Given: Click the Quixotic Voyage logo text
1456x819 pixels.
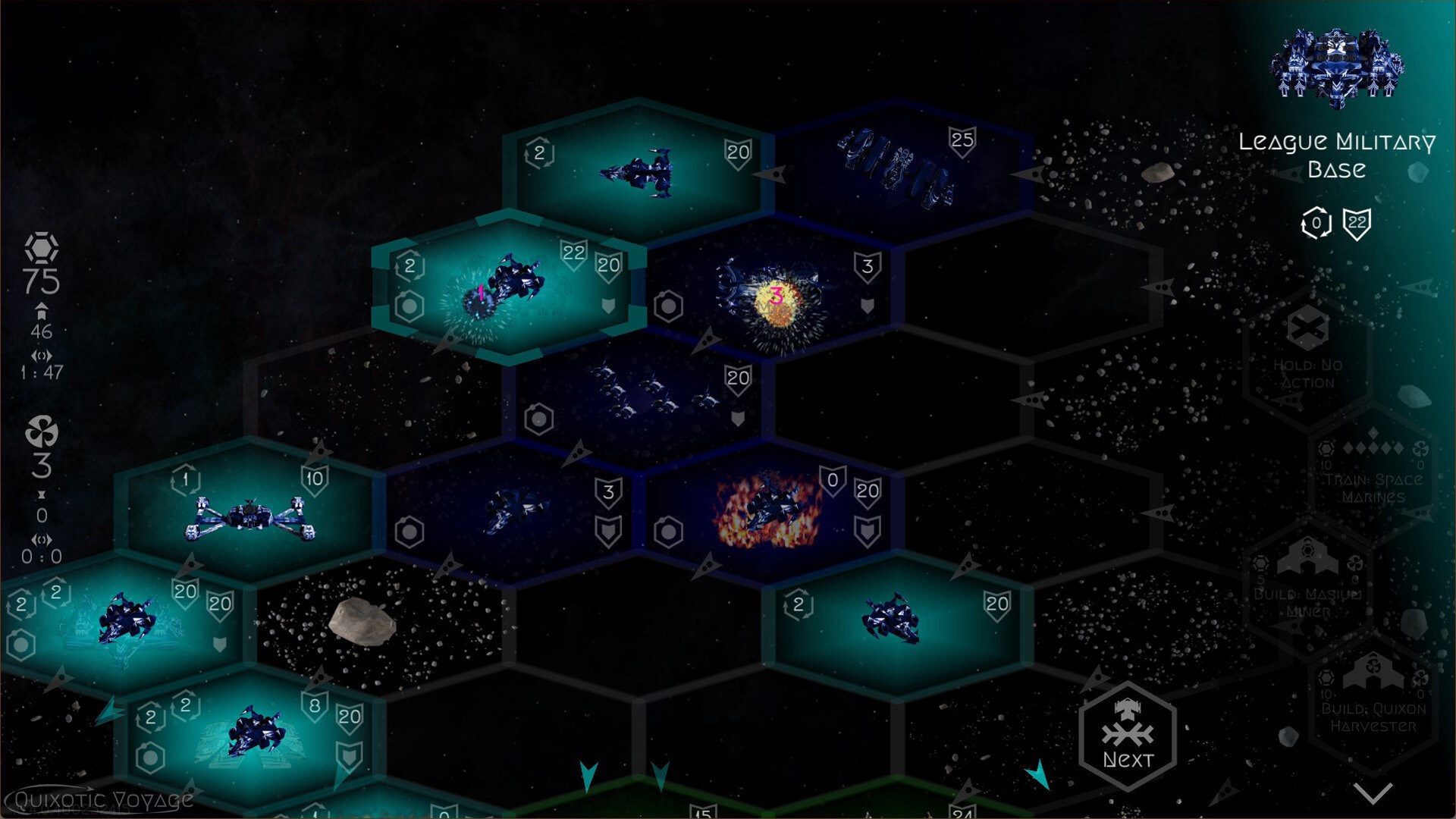Looking at the screenshot, I should [99, 799].
